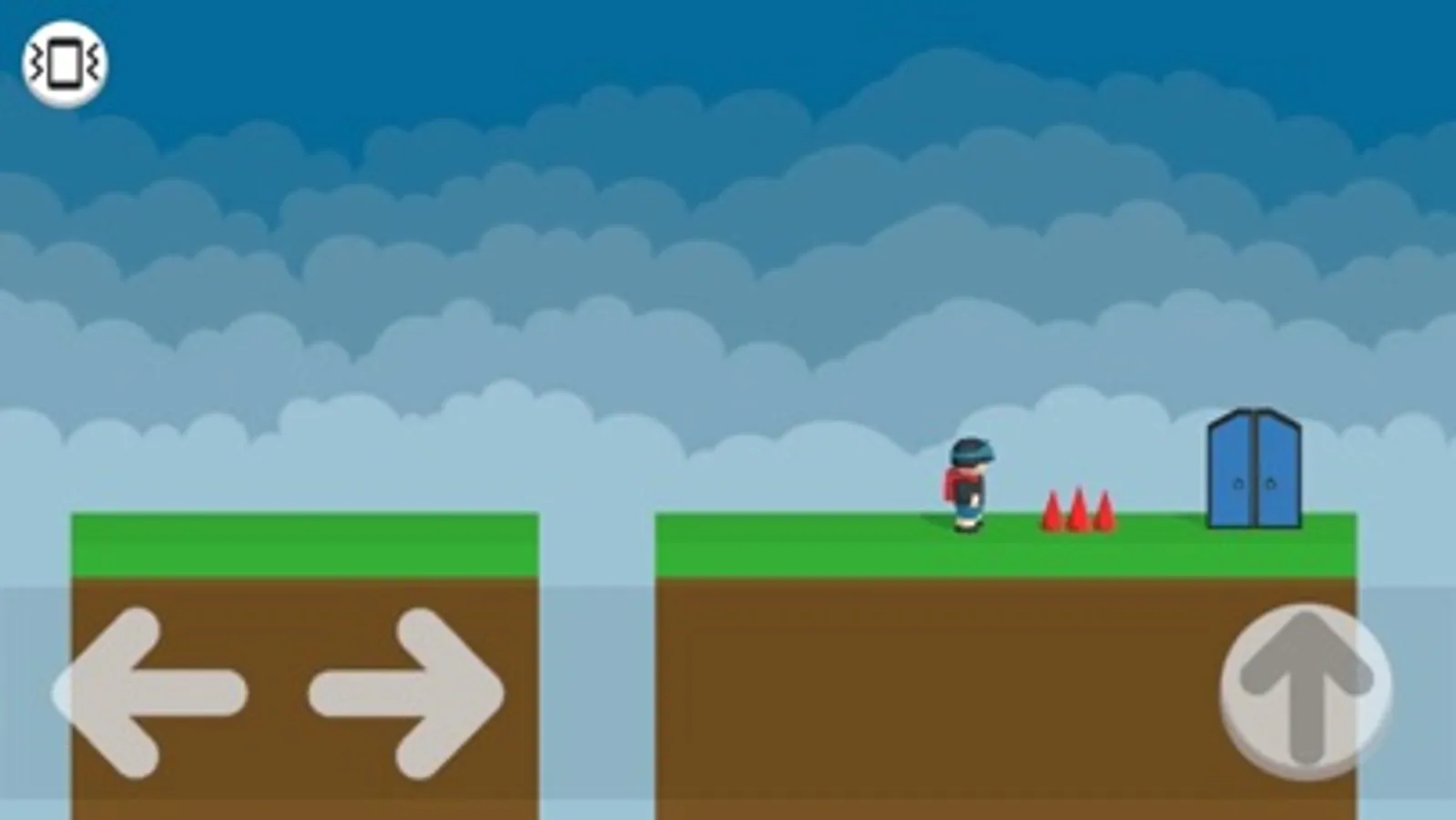
Task: Tap the phone vibration symbol inside the white circle
Action: pos(63,63)
